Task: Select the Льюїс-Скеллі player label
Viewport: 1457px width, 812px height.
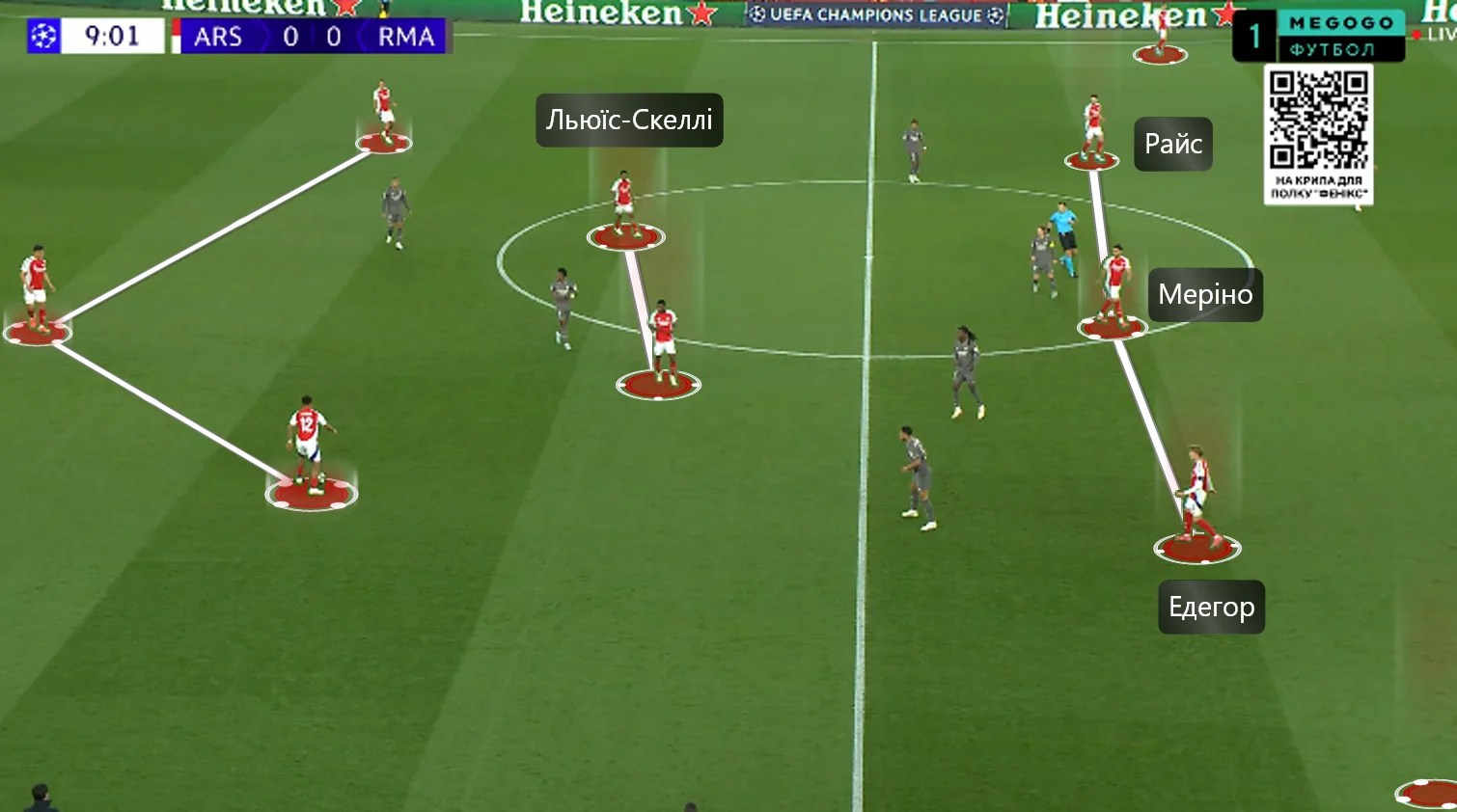Action: (629, 121)
